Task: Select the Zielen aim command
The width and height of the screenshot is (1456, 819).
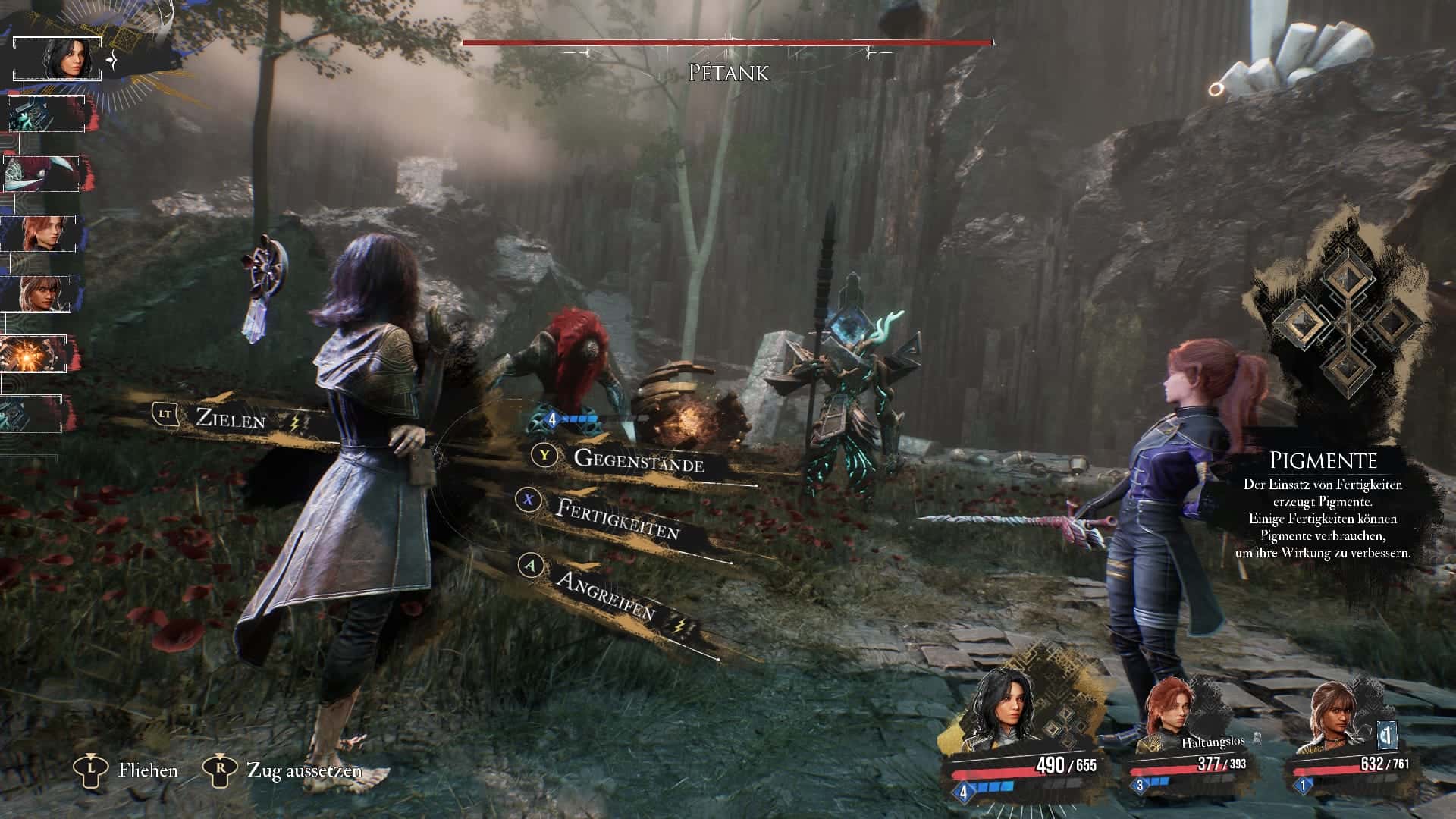Action: [230, 418]
